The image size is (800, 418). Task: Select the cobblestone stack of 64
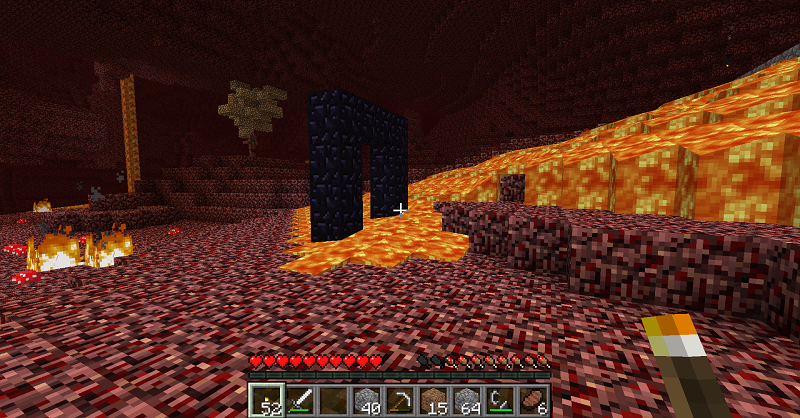(x=467, y=400)
